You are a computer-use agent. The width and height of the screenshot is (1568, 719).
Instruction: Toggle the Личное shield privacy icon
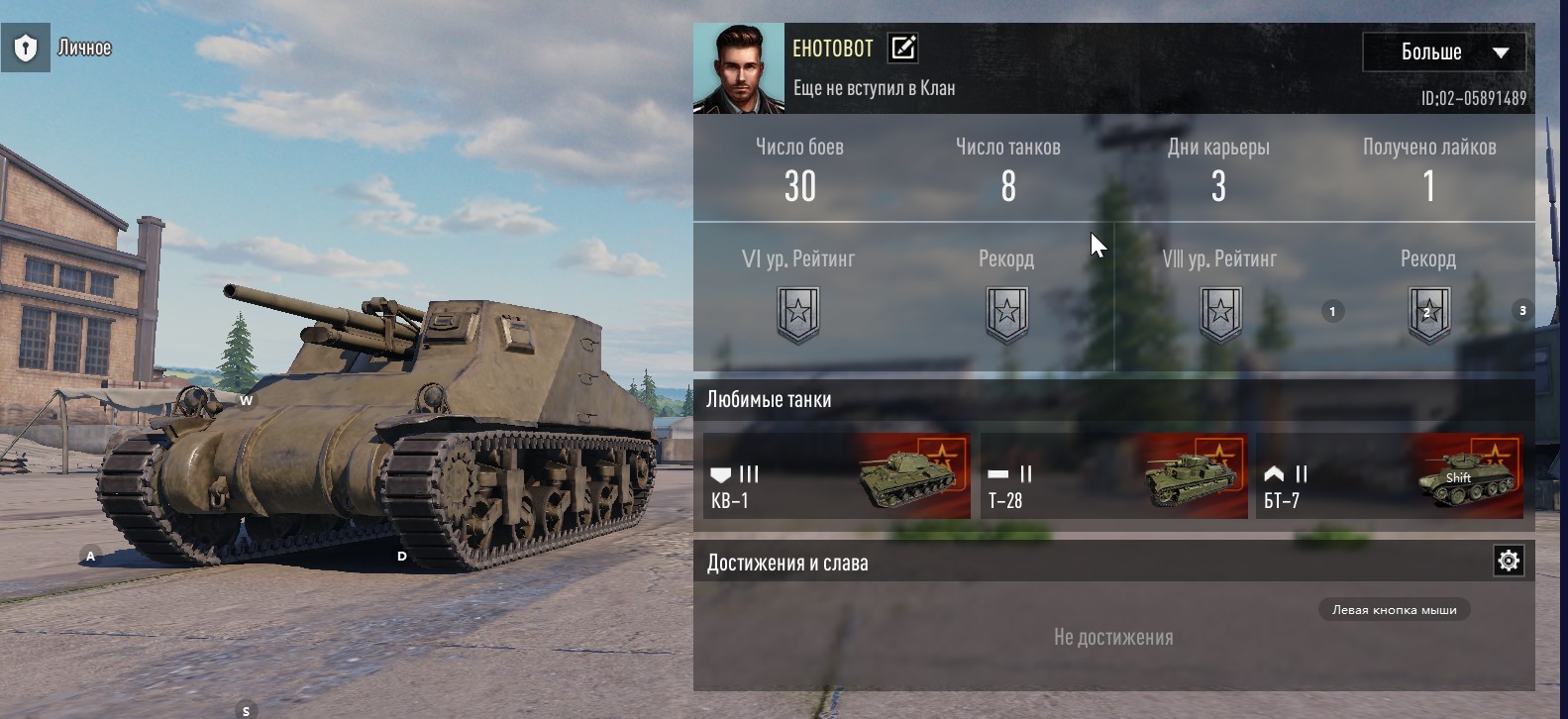pyautogui.click(x=26, y=48)
